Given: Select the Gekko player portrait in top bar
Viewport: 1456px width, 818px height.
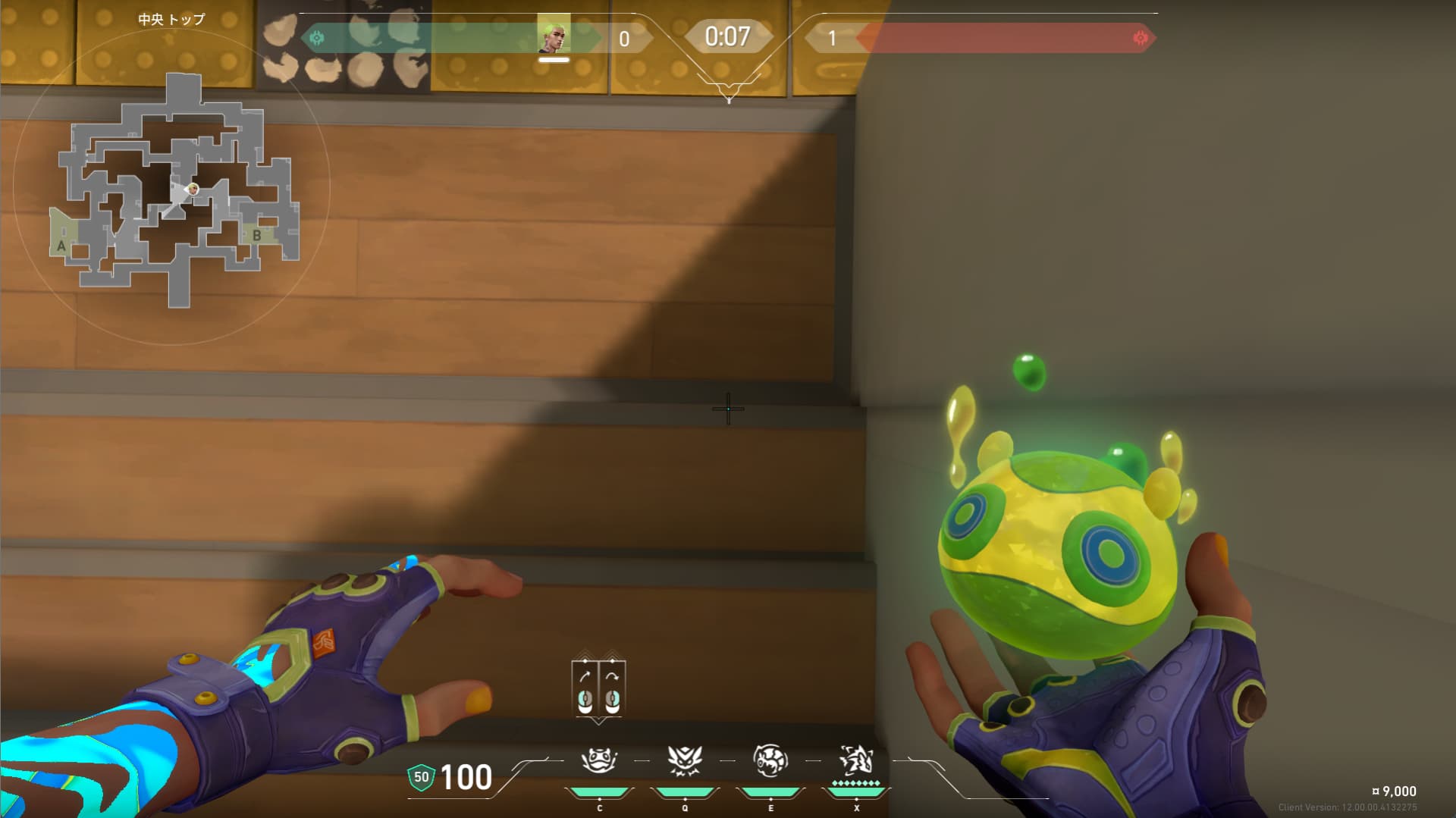Looking at the screenshot, I should (554, 36).
